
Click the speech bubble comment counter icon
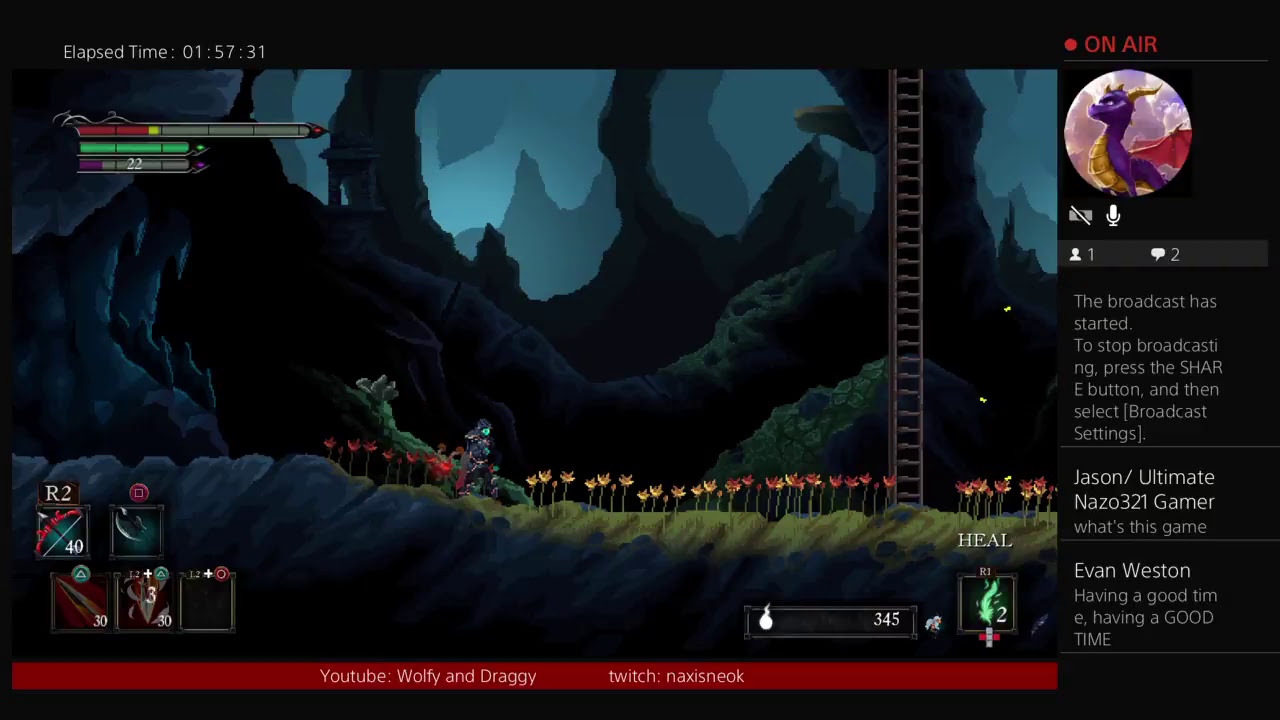[1157, 254]
